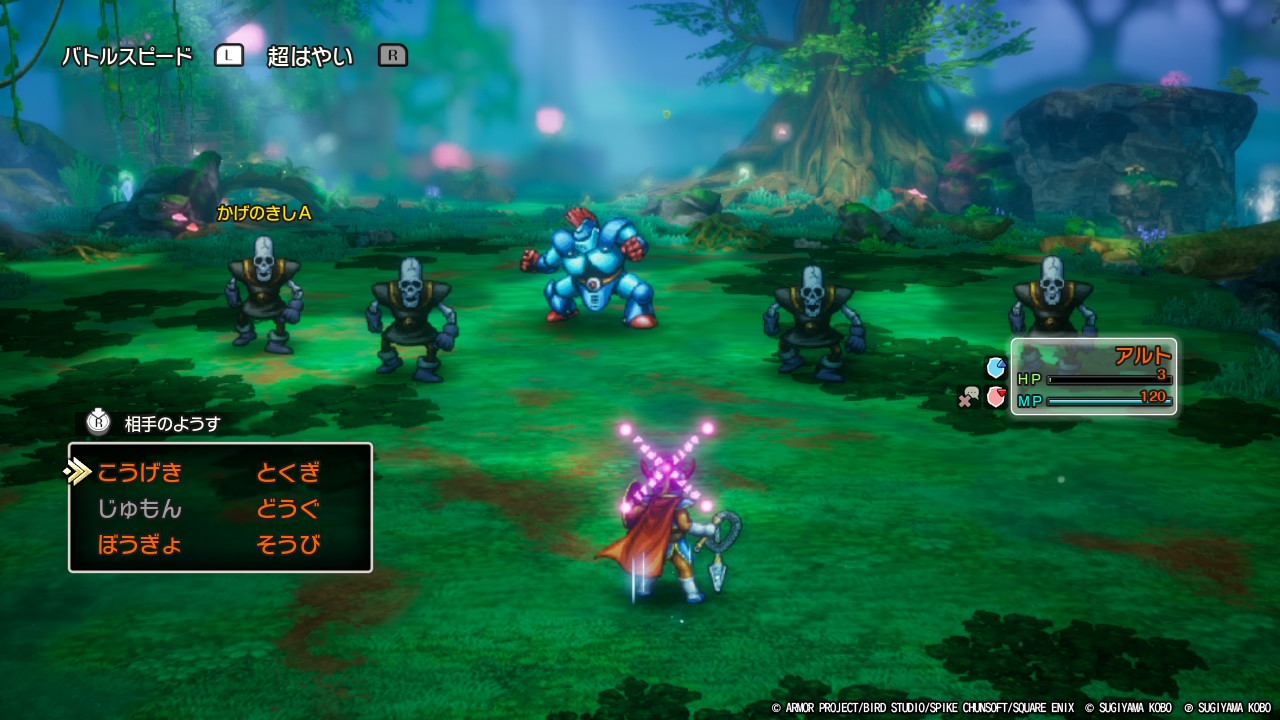Click アルト's party status panel

point(1094,376)
